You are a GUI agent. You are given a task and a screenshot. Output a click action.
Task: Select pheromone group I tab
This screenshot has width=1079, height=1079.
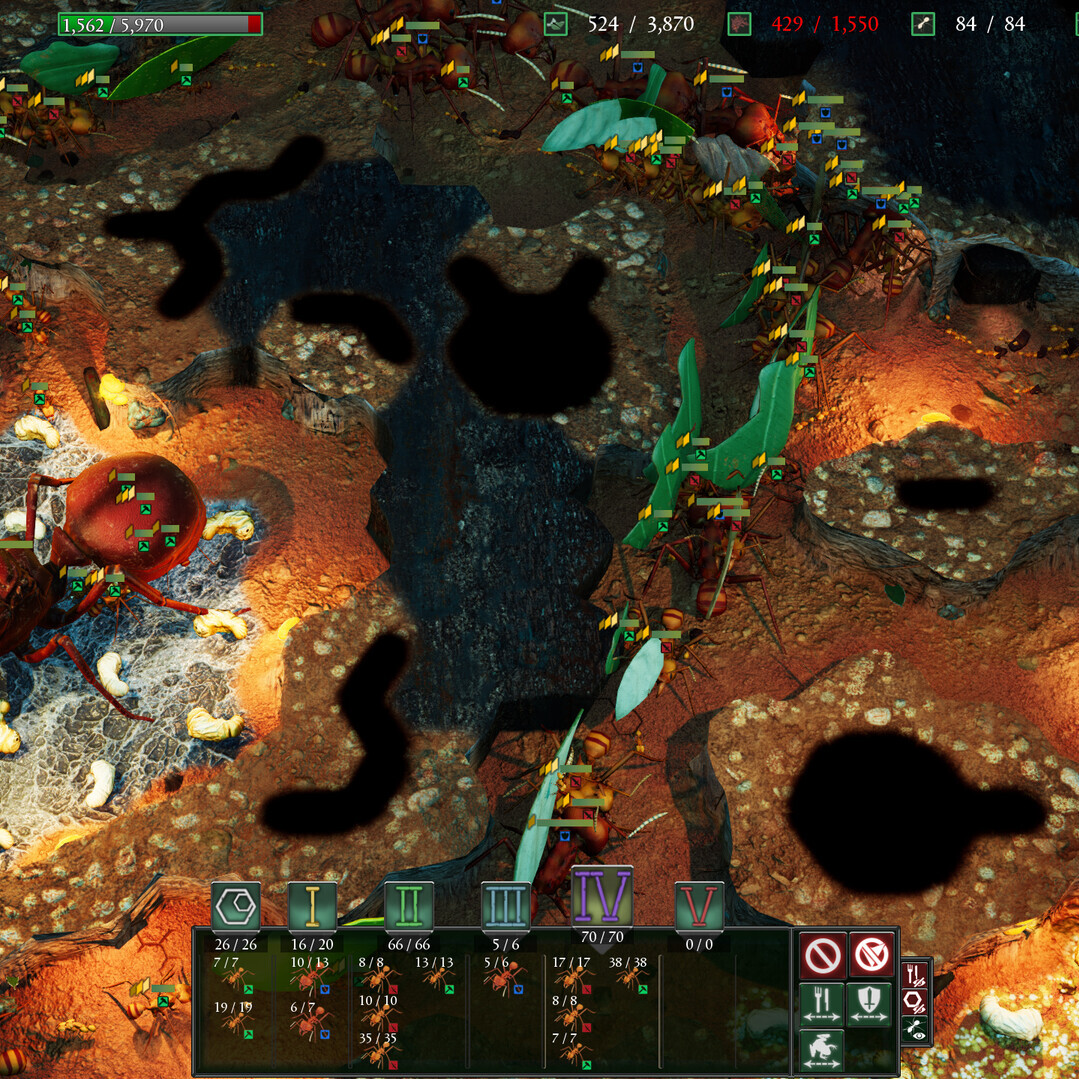point(312,905)
